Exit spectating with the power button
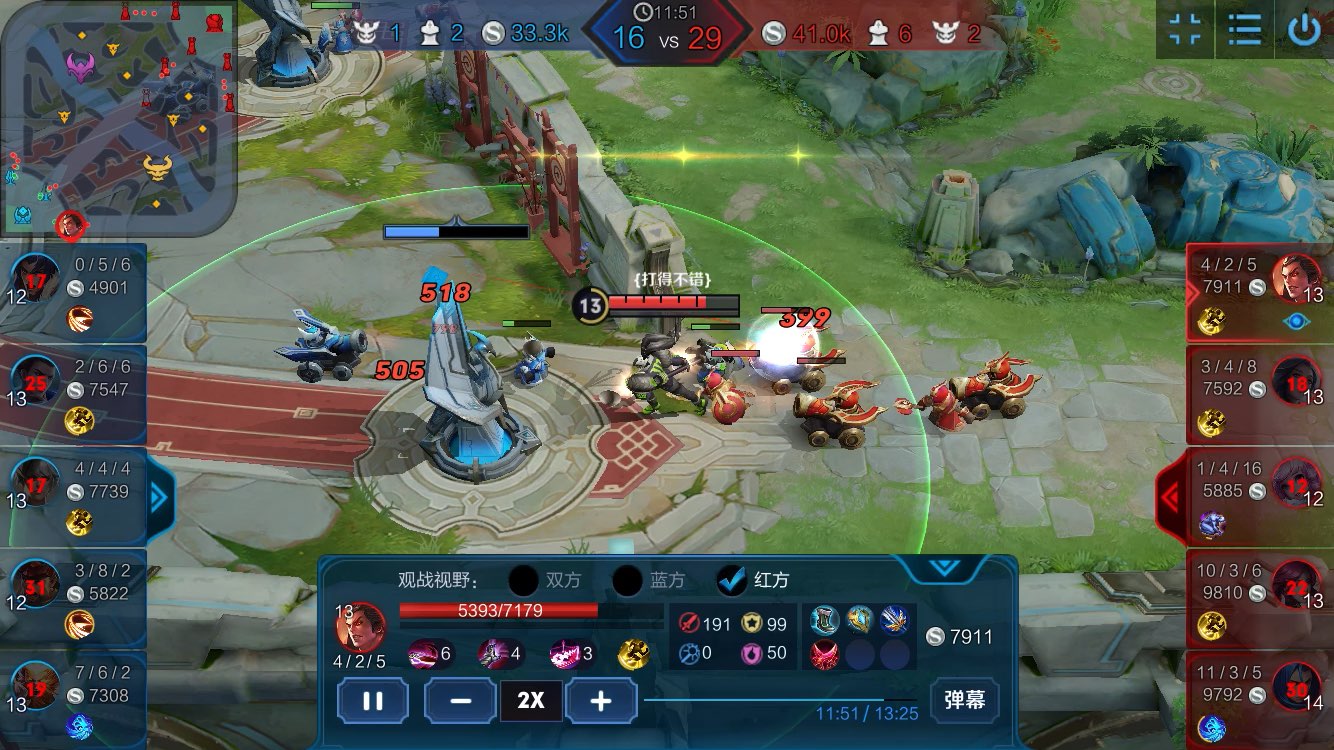The image size is (1334, 750). (x=1304, y=30)
